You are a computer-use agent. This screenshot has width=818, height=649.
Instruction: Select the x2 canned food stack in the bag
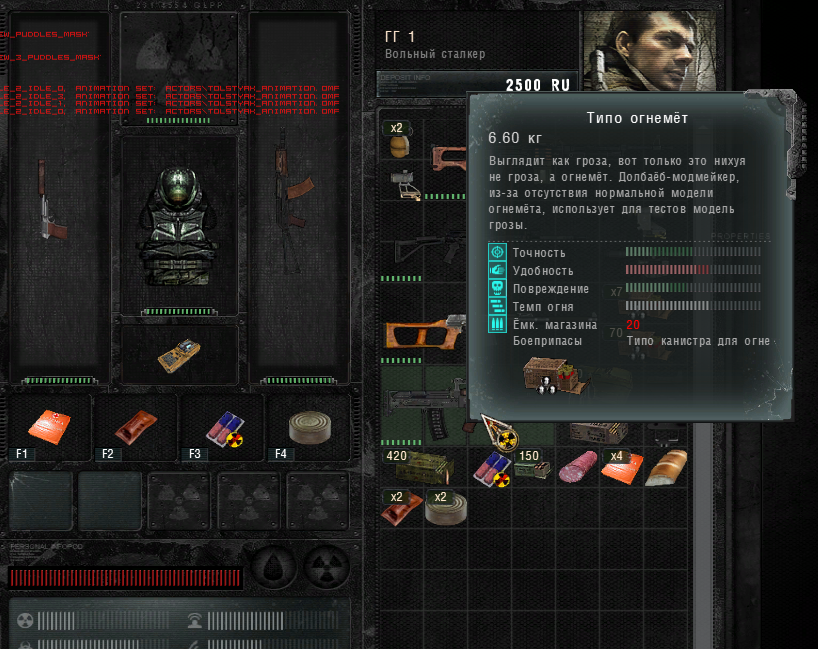444,508
